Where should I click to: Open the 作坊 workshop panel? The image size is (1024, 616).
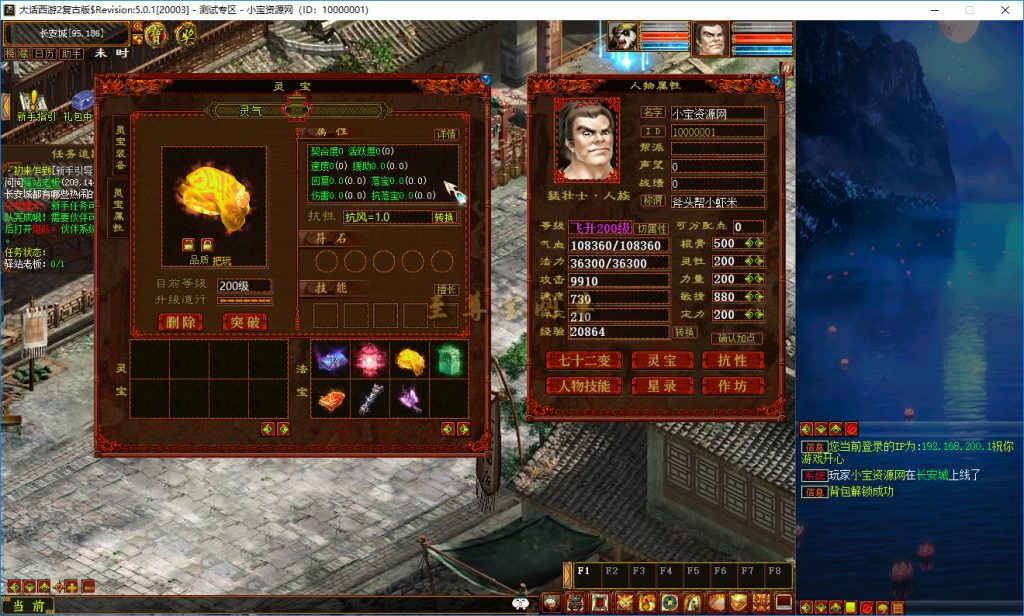(733, 386)
